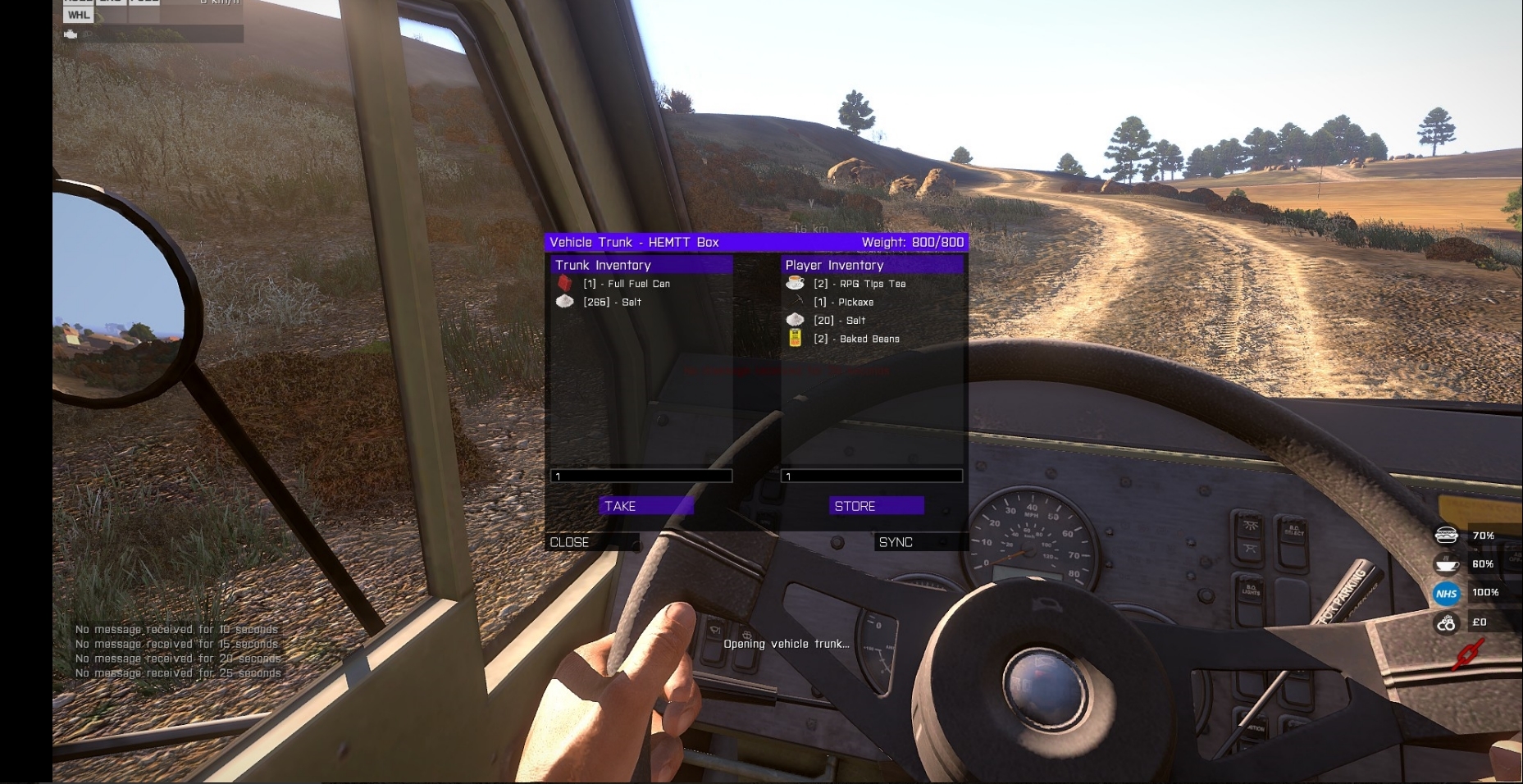Choose RPG Tips Tea from player inventory
This screenshot has height=784, width=1523.
point(860,284)
